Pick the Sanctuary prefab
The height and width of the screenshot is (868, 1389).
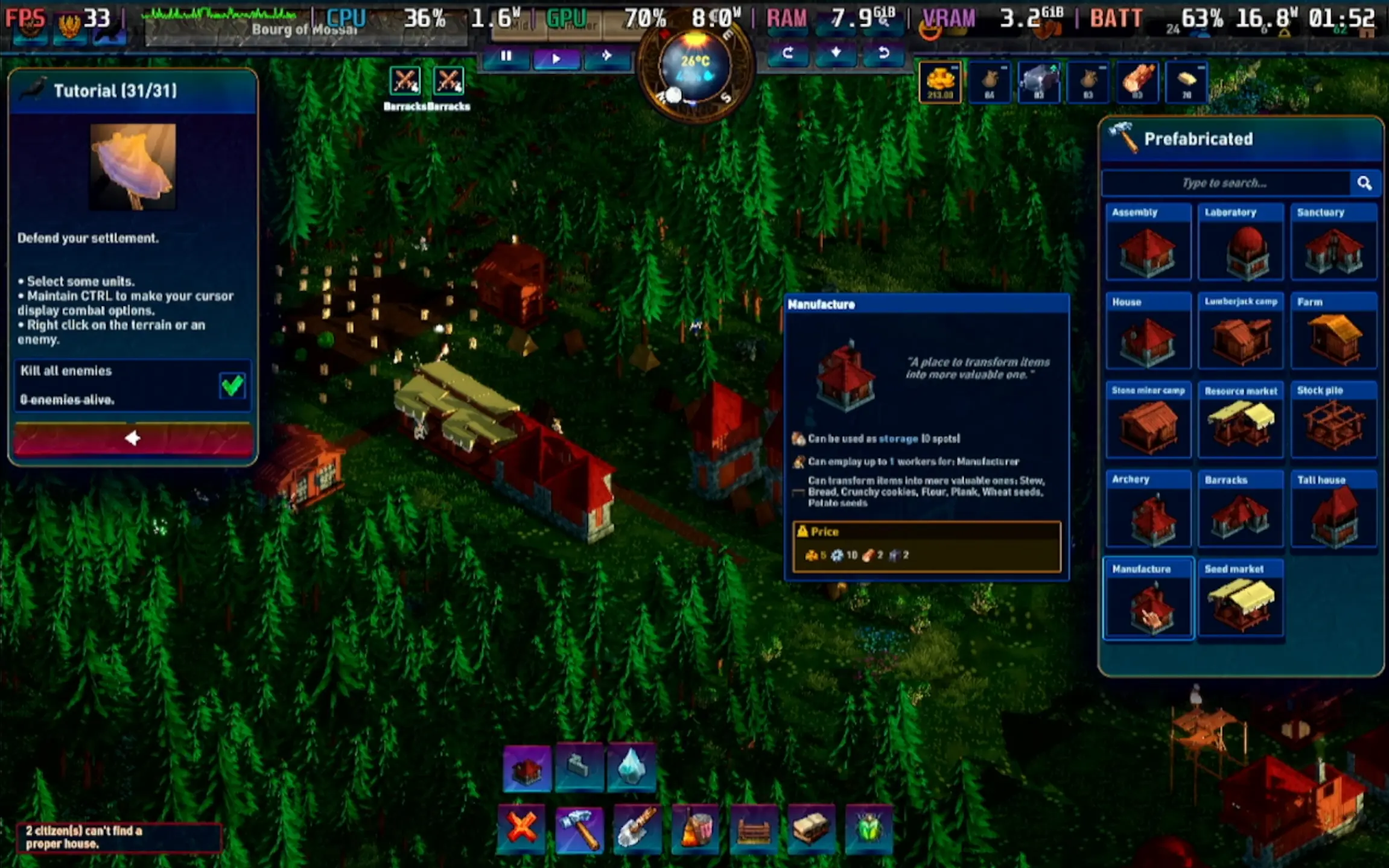tap(1333, 241)
